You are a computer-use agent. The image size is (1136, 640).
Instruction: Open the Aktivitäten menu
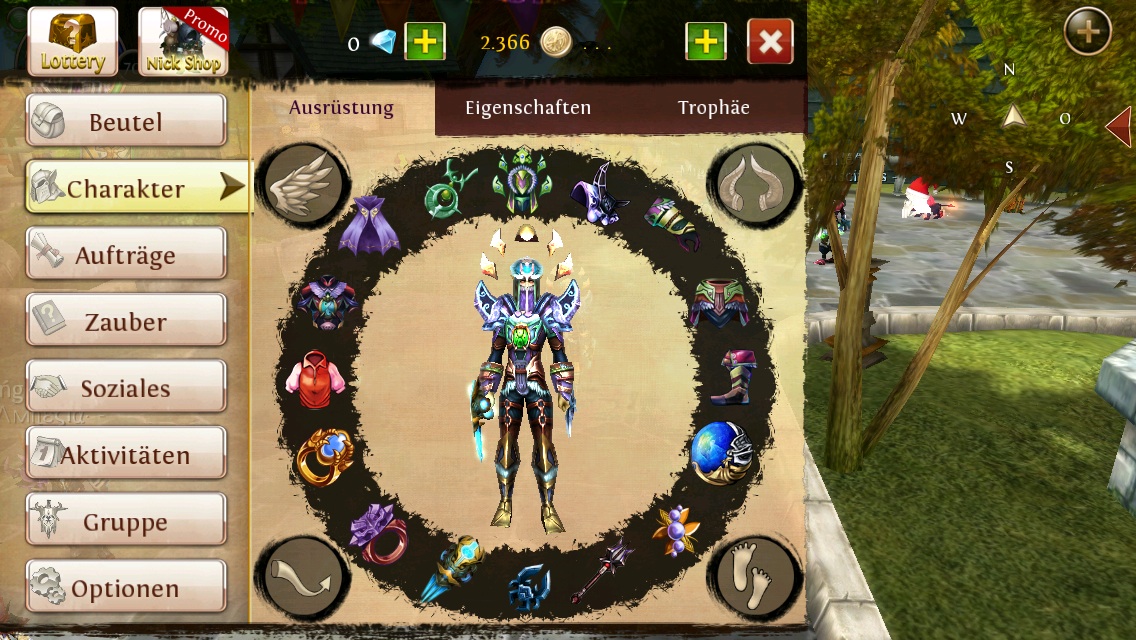126,455
